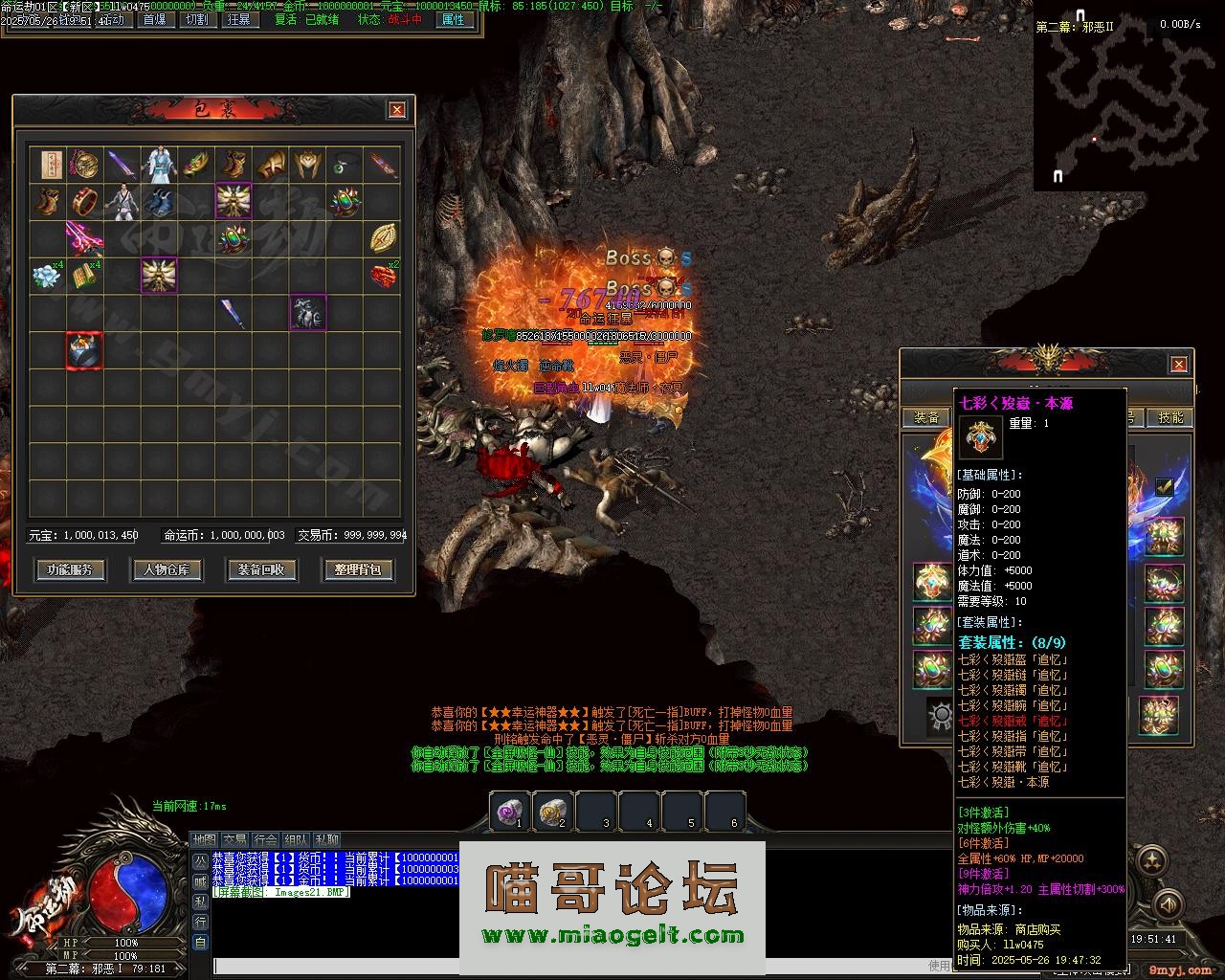Open the 属性 attributes button
The height and width of the screenshot is (980, 1225).
452,19
